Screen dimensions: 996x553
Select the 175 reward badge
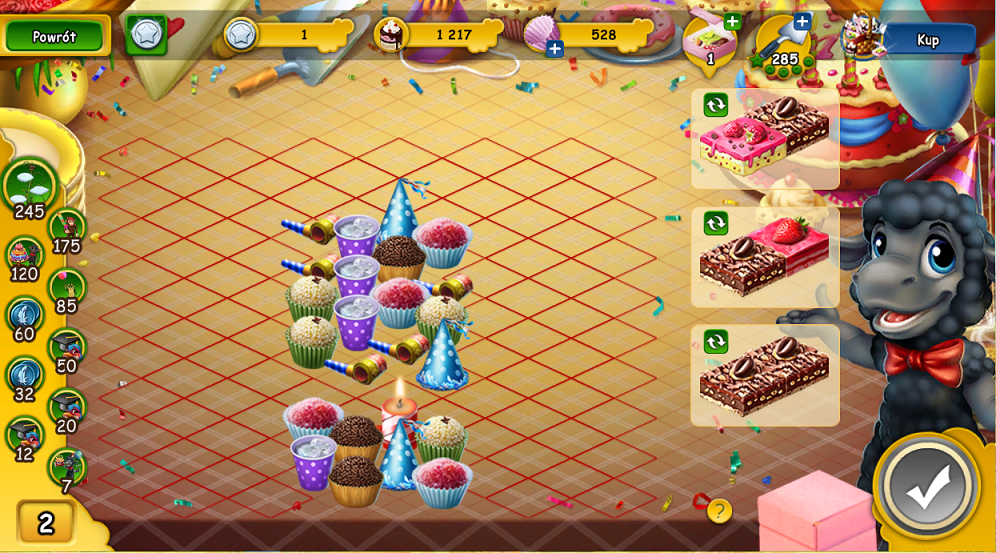click(67, 227)
